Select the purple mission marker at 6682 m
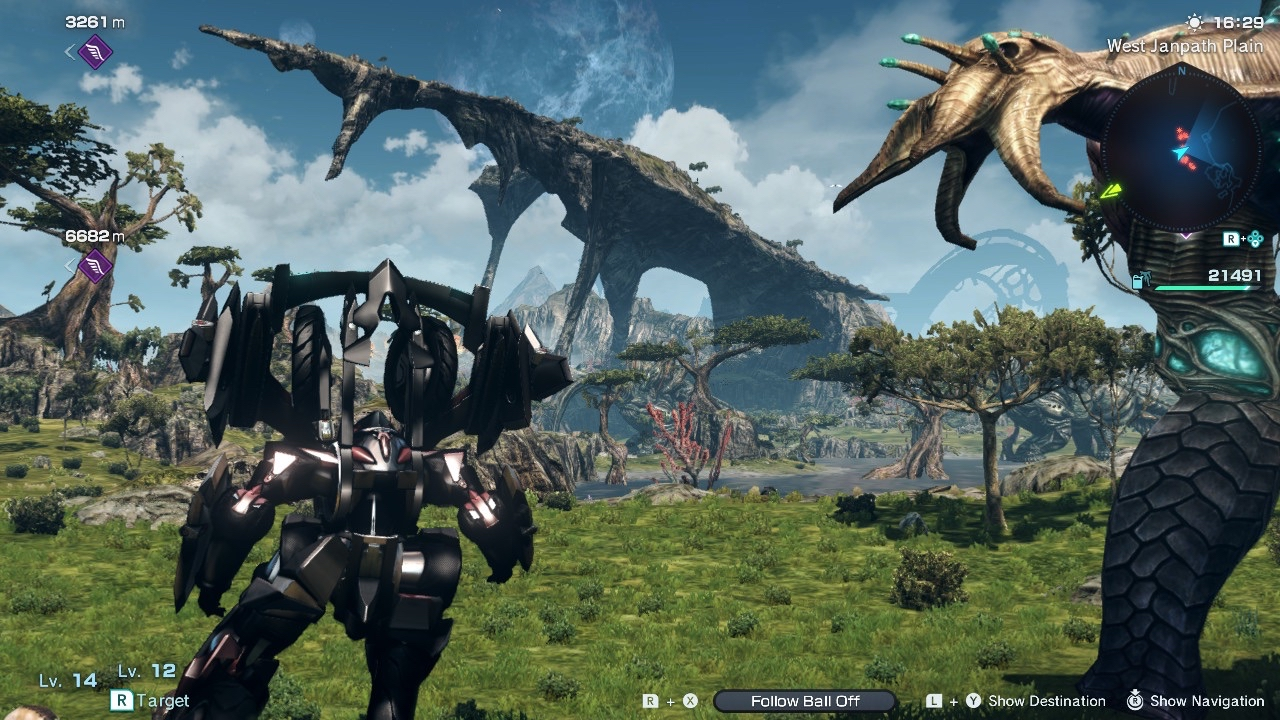Image resolution: width=1280 pixels, height=720 pixels. point(95,266)
